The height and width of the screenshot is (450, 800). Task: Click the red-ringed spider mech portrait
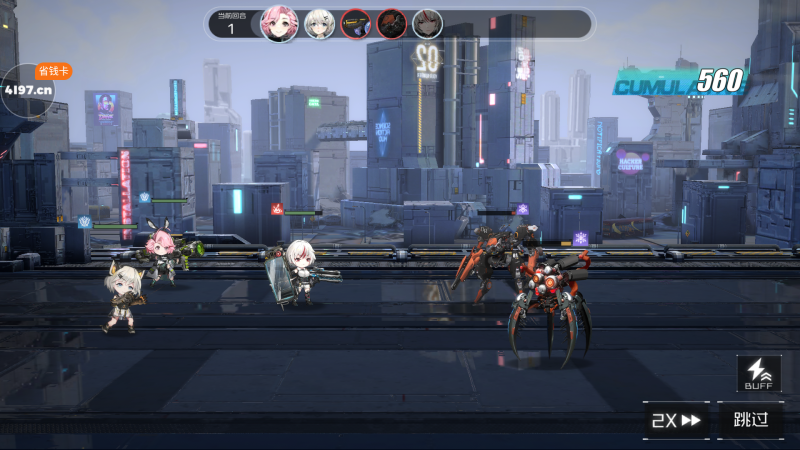coord(391,23)
